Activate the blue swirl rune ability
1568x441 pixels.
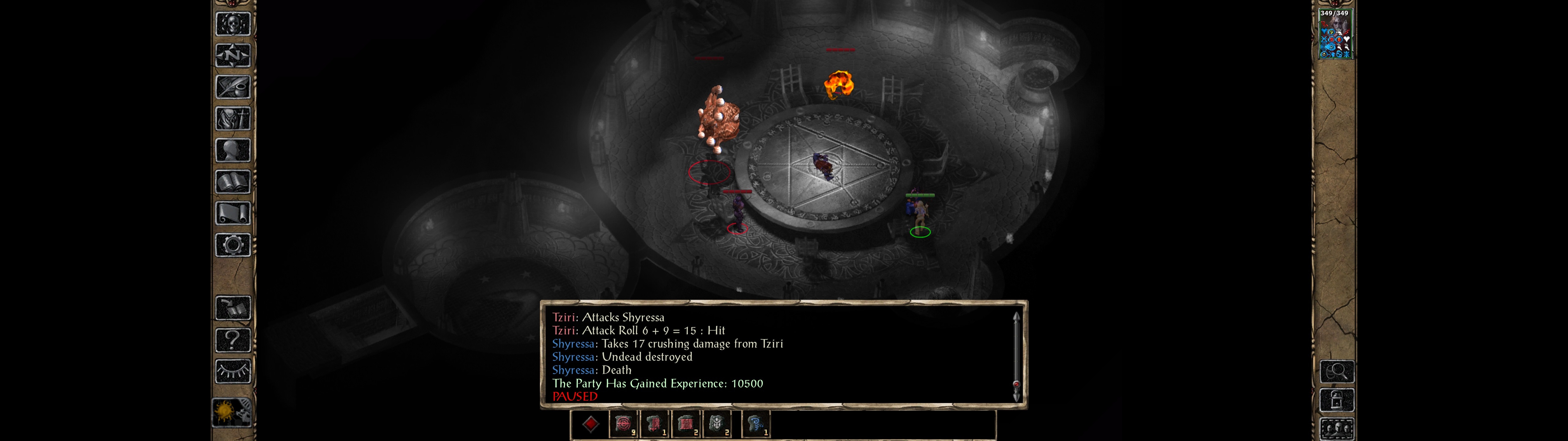point(756,424)
